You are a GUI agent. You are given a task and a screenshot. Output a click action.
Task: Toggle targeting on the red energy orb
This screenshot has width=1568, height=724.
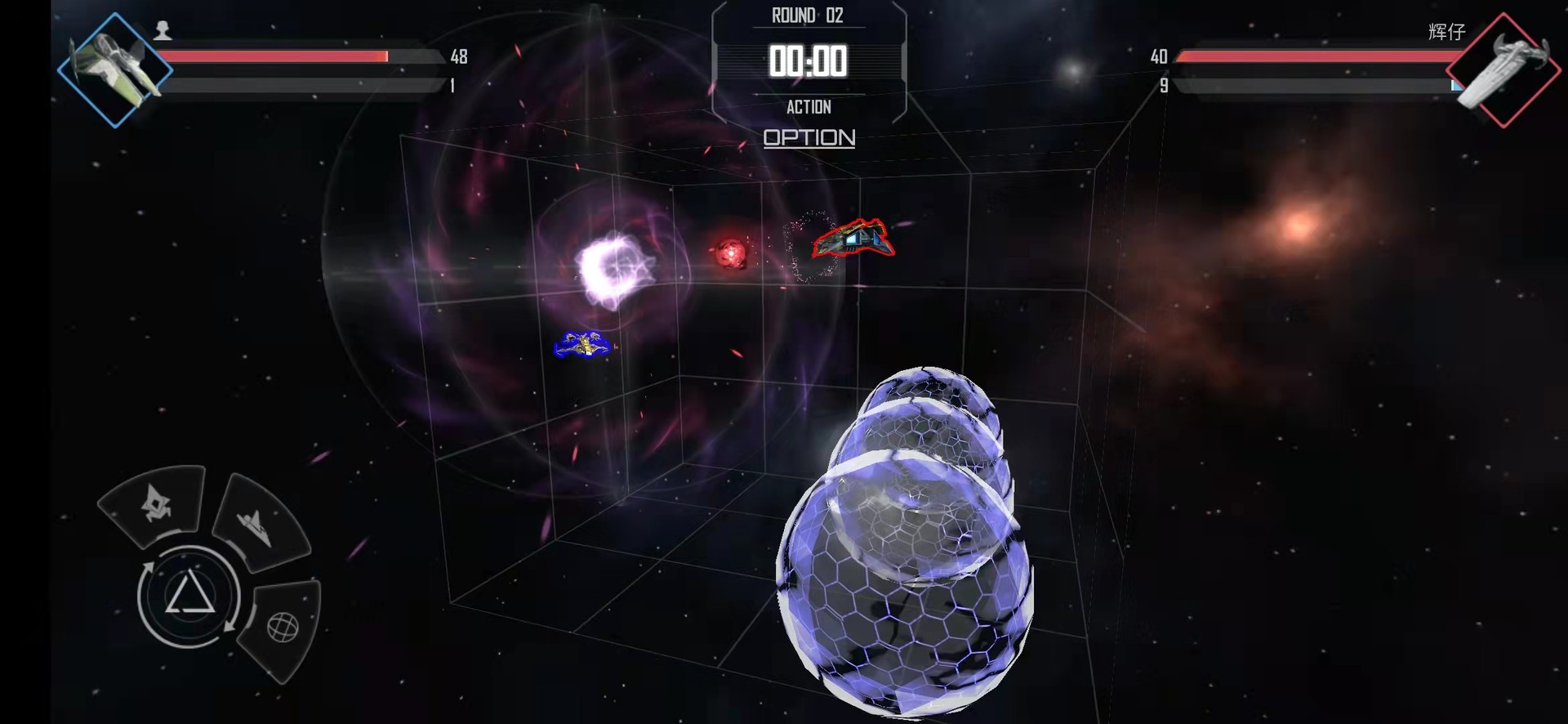click(731, 253)
